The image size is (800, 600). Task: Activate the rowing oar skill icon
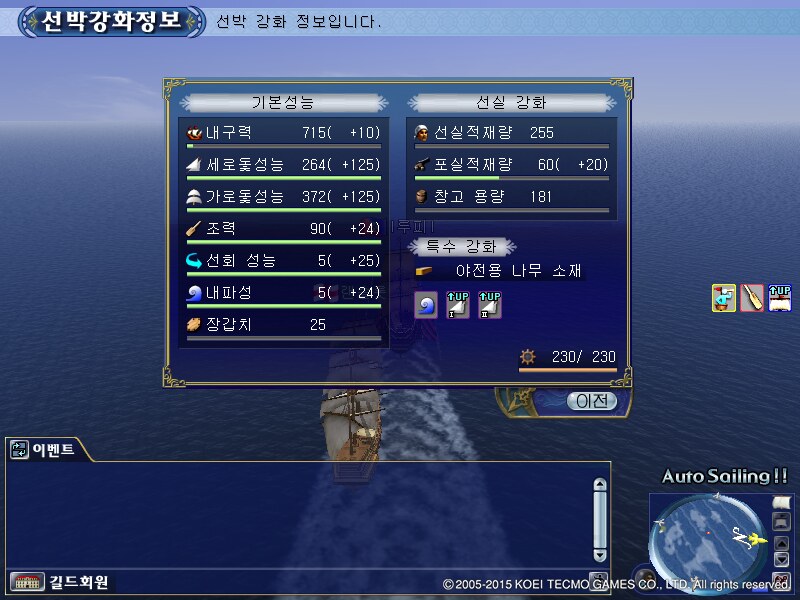[x=752, y=298]
